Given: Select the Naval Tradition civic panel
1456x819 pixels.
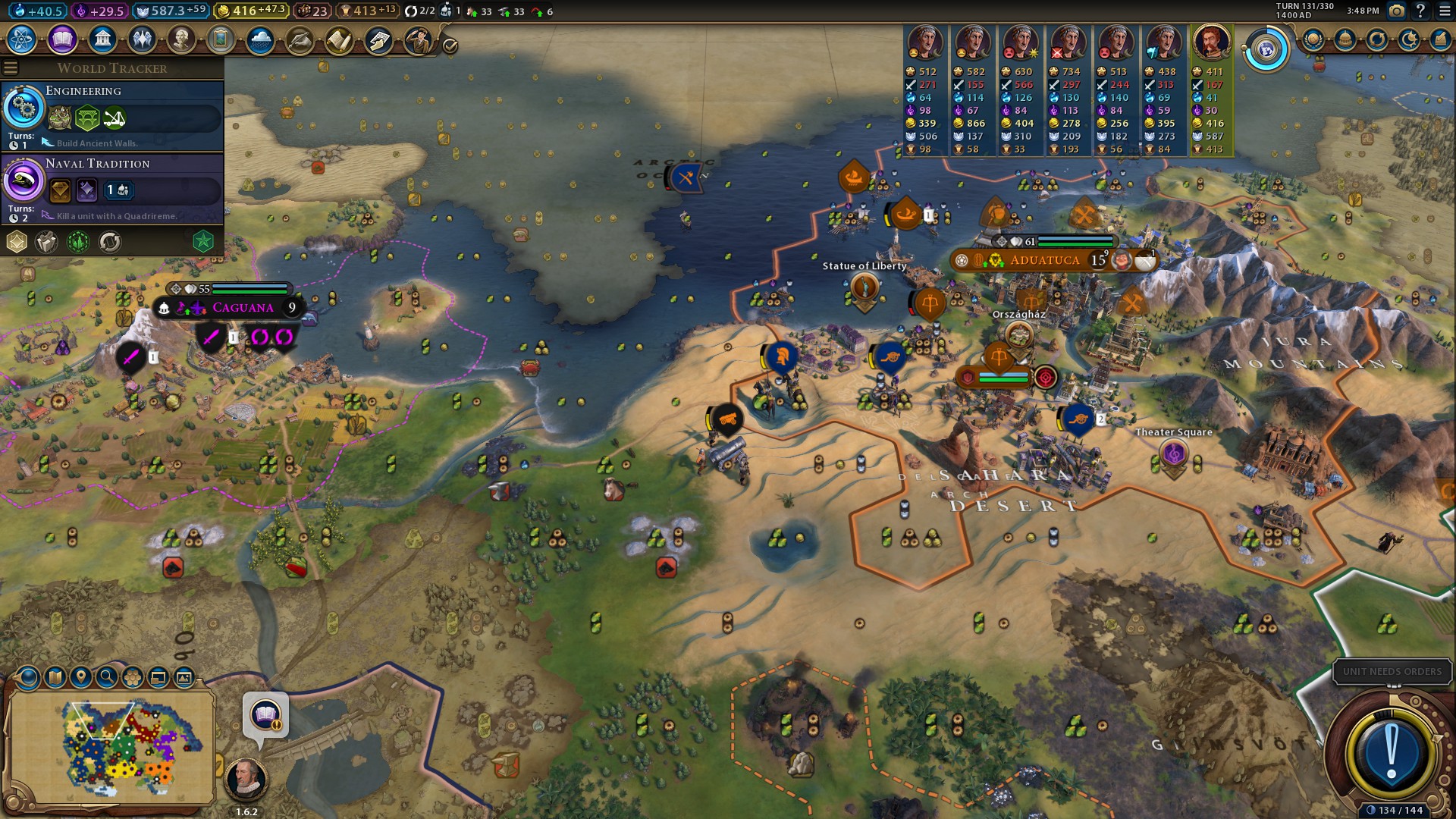Looking at the screenshot, I should coord(112,189).
